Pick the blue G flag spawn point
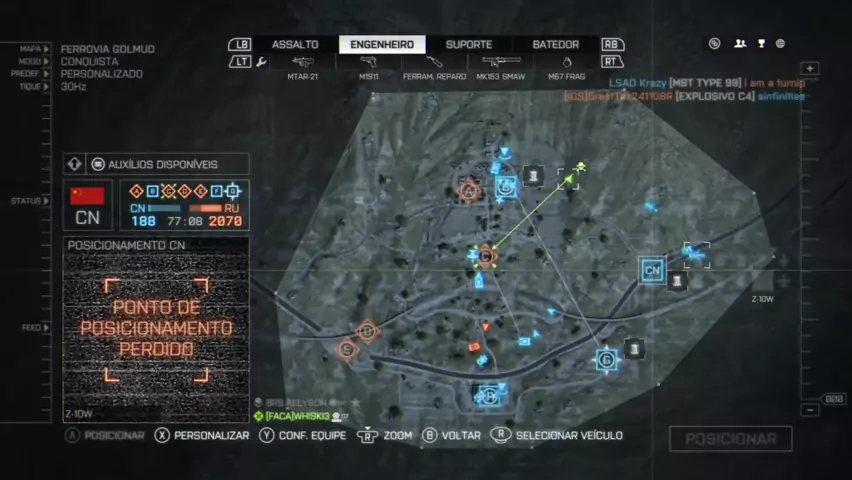Screen dimensions: 852x480 tap(606, 359)
